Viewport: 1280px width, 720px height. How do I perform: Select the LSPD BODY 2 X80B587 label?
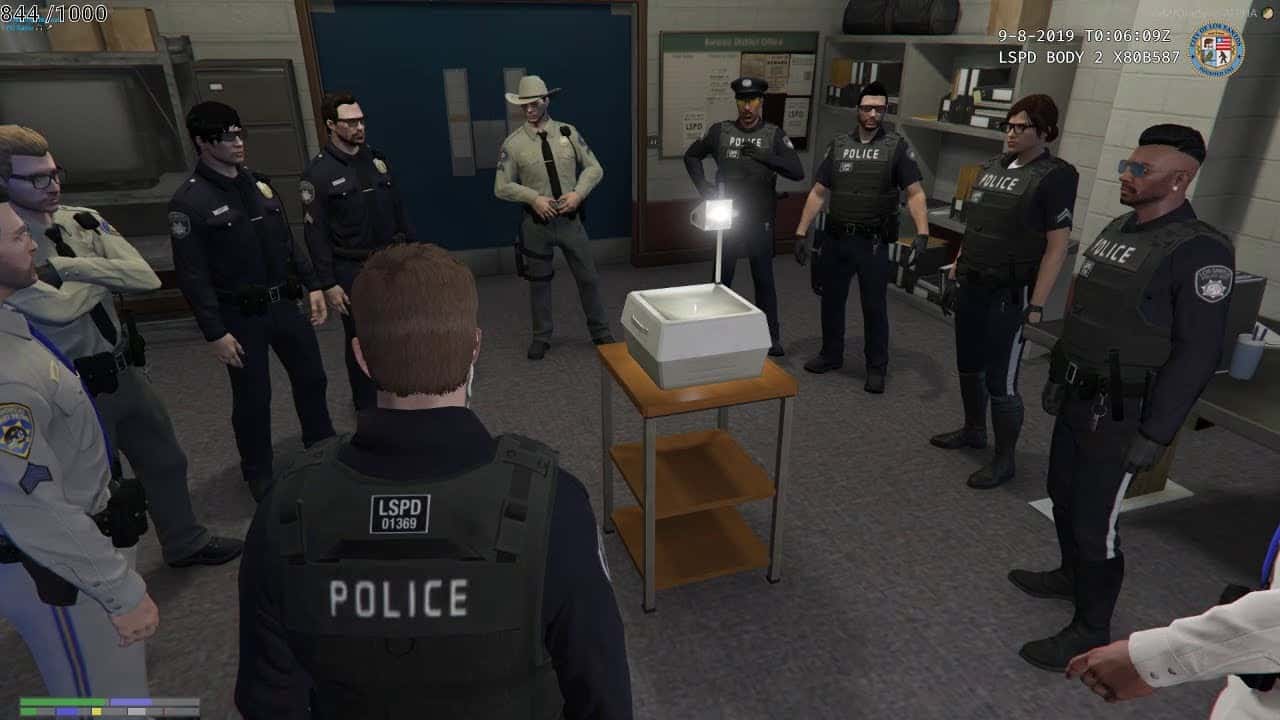point(1088,58)
